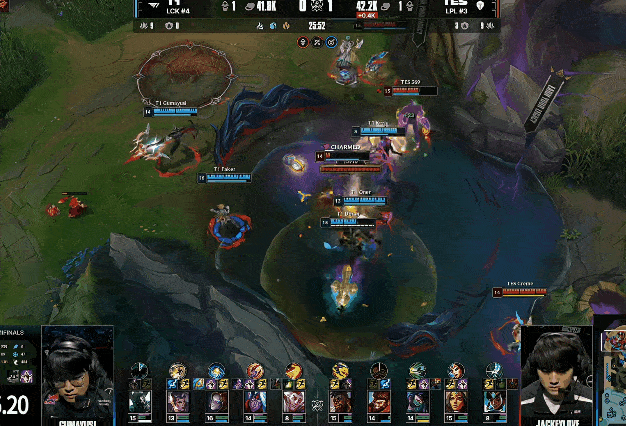
Task: Click the blue-ringed objective icon under the timer
Action: [331, 42]
